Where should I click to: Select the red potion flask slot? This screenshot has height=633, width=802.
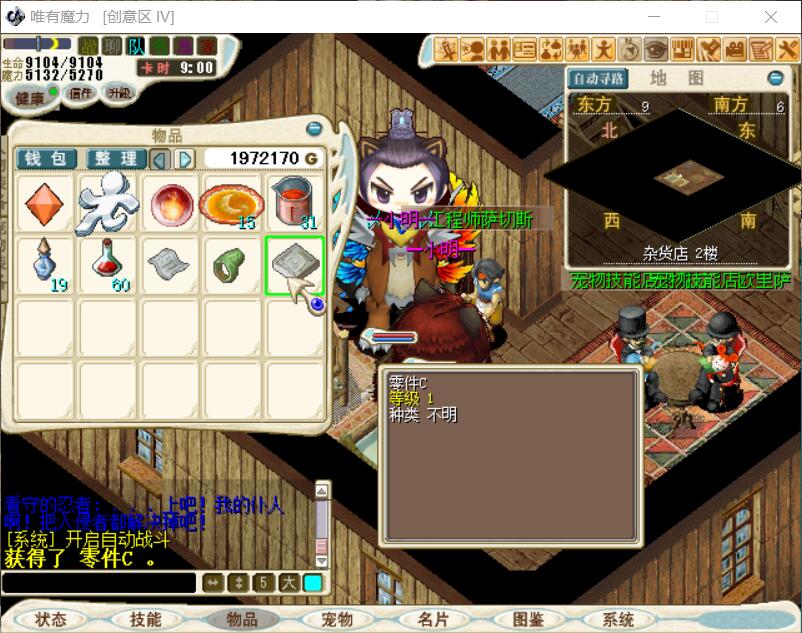pyautogui.click(x=108, y=265)
